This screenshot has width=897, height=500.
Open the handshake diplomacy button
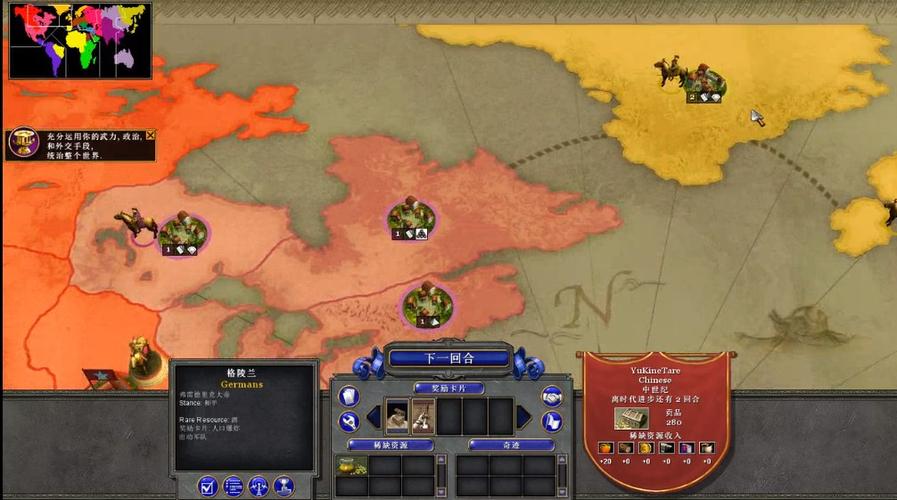coord(551,396)
